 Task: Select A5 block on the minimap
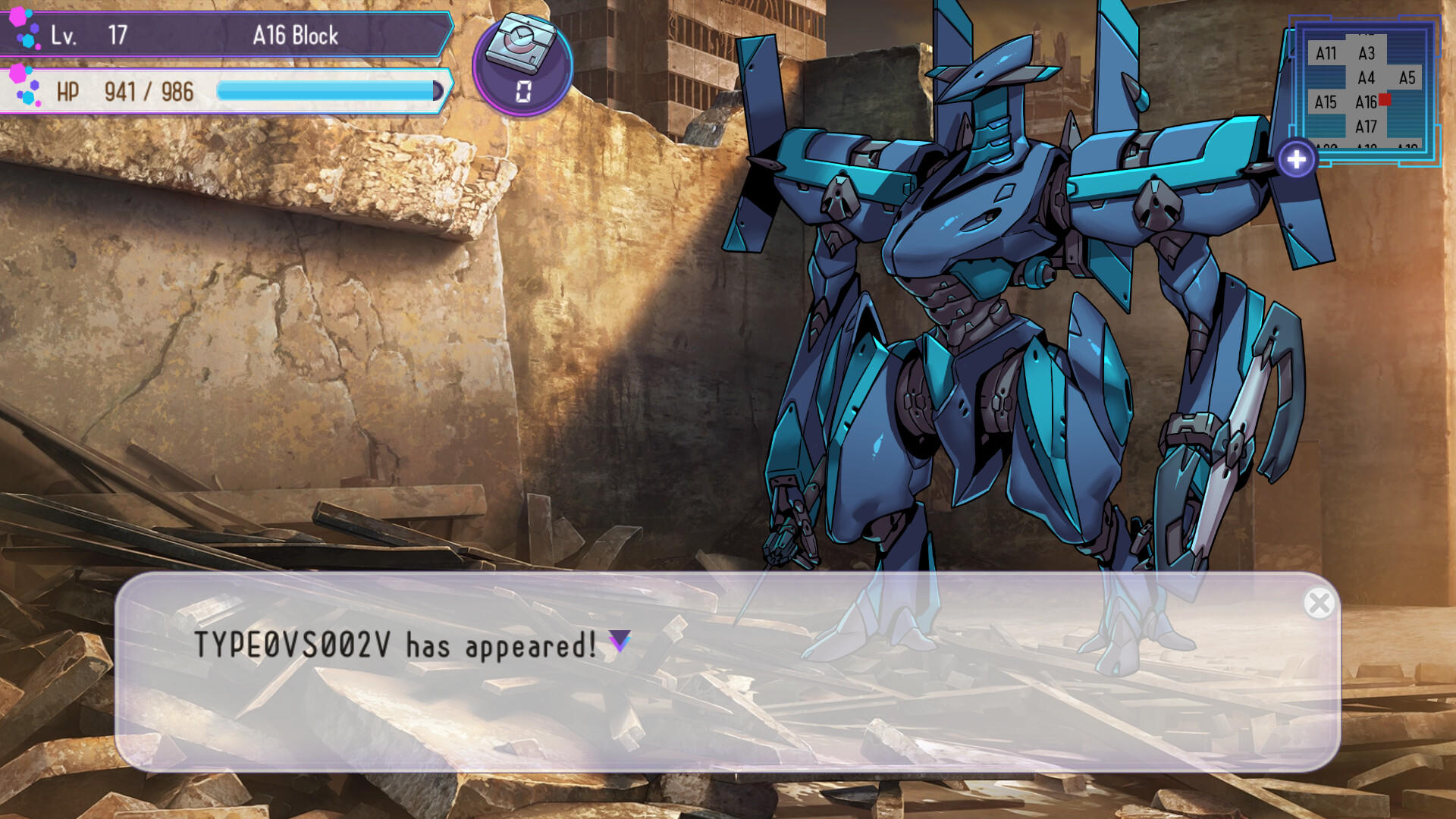click(x=1407, y=77)
